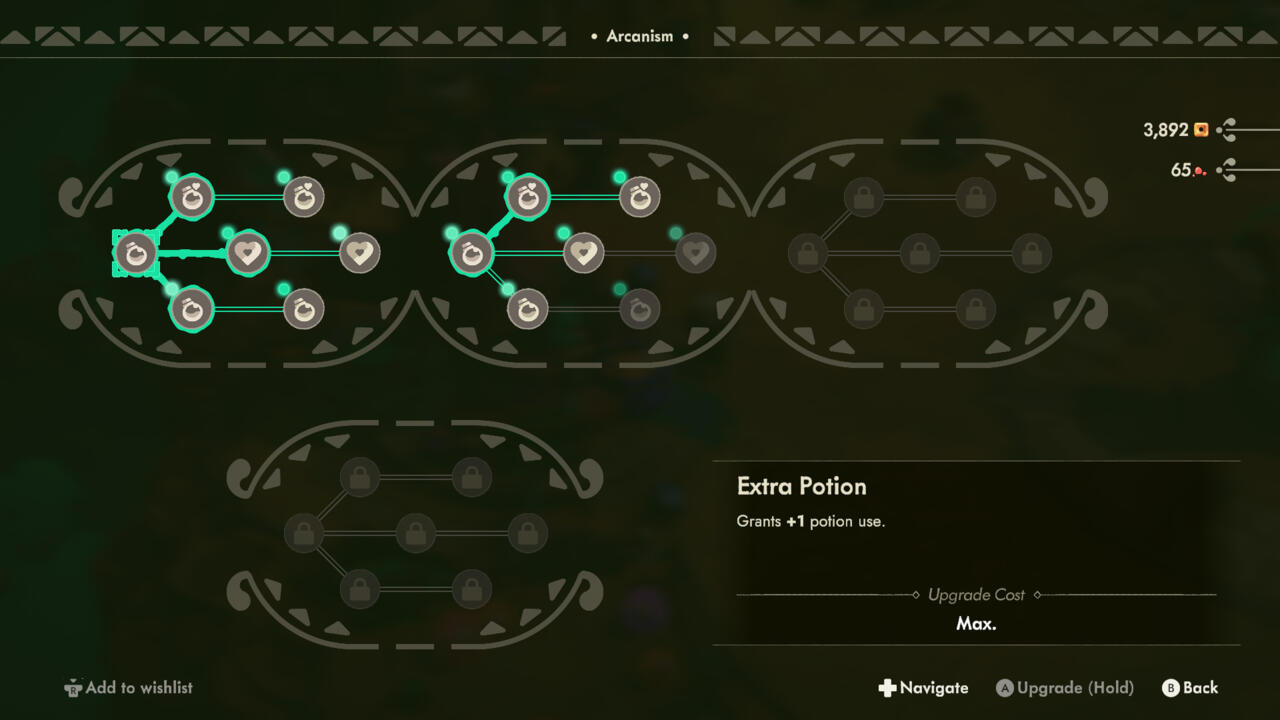Click the center locked node of the third tree

point(918,253)
